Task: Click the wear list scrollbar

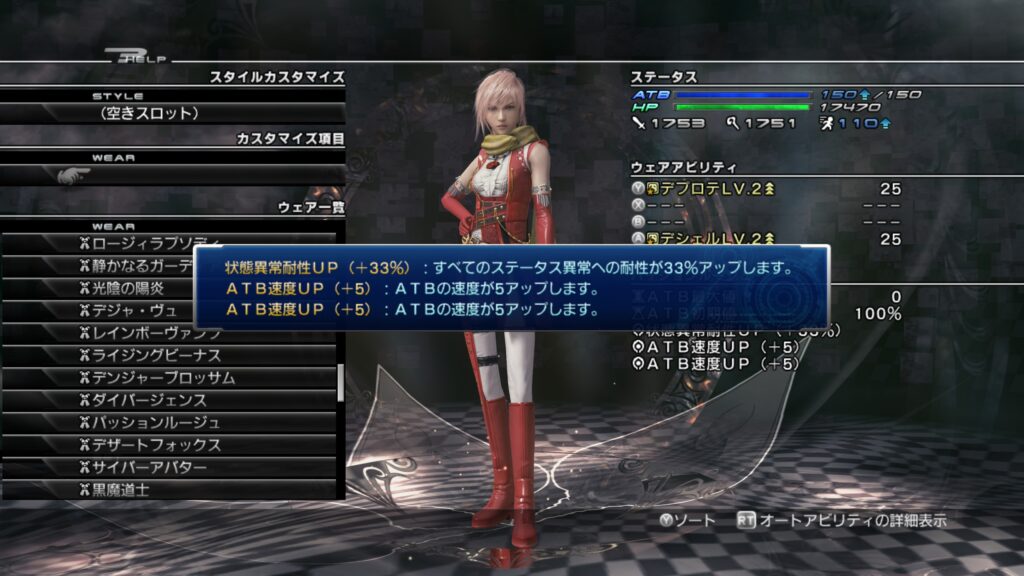Action: point(341,380)
